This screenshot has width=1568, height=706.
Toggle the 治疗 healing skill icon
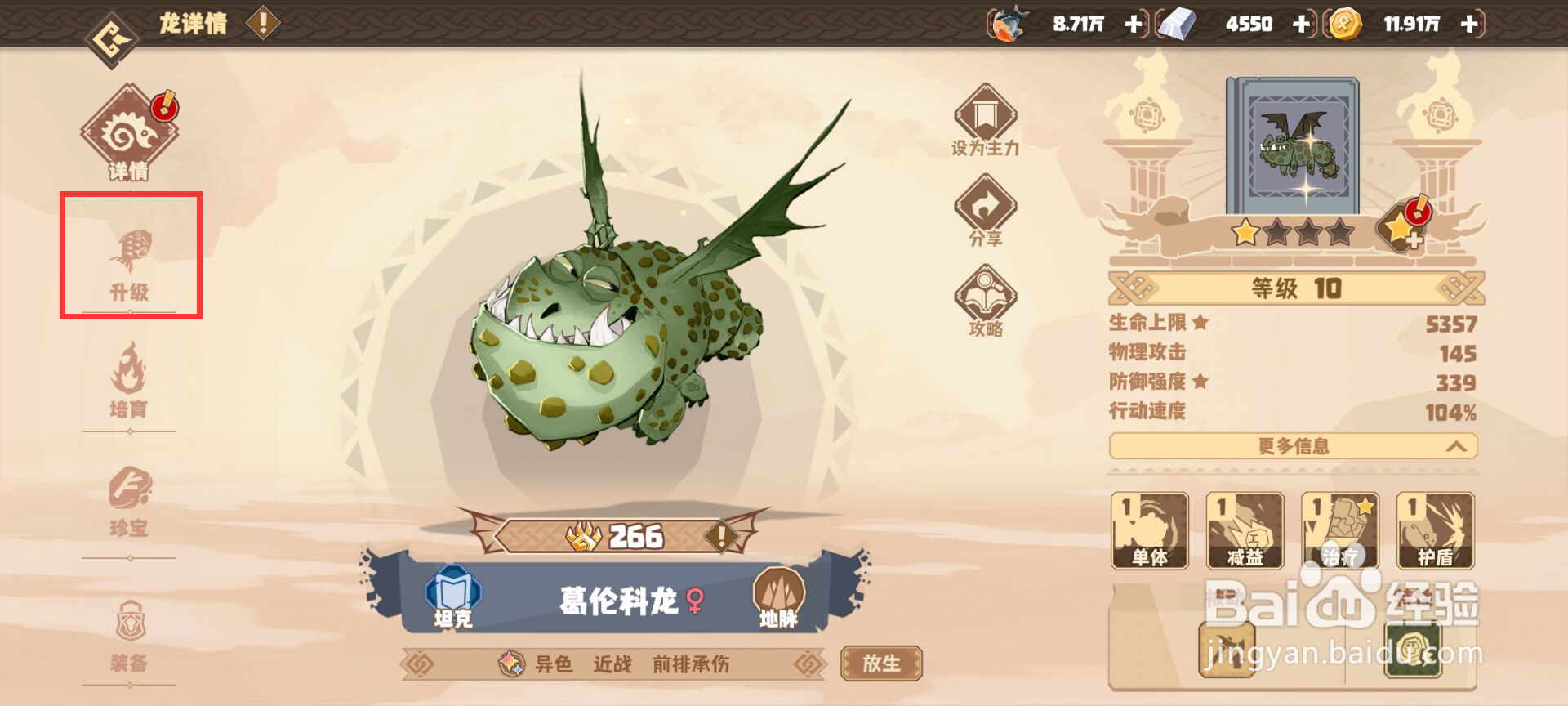(x=1339, y=531)
